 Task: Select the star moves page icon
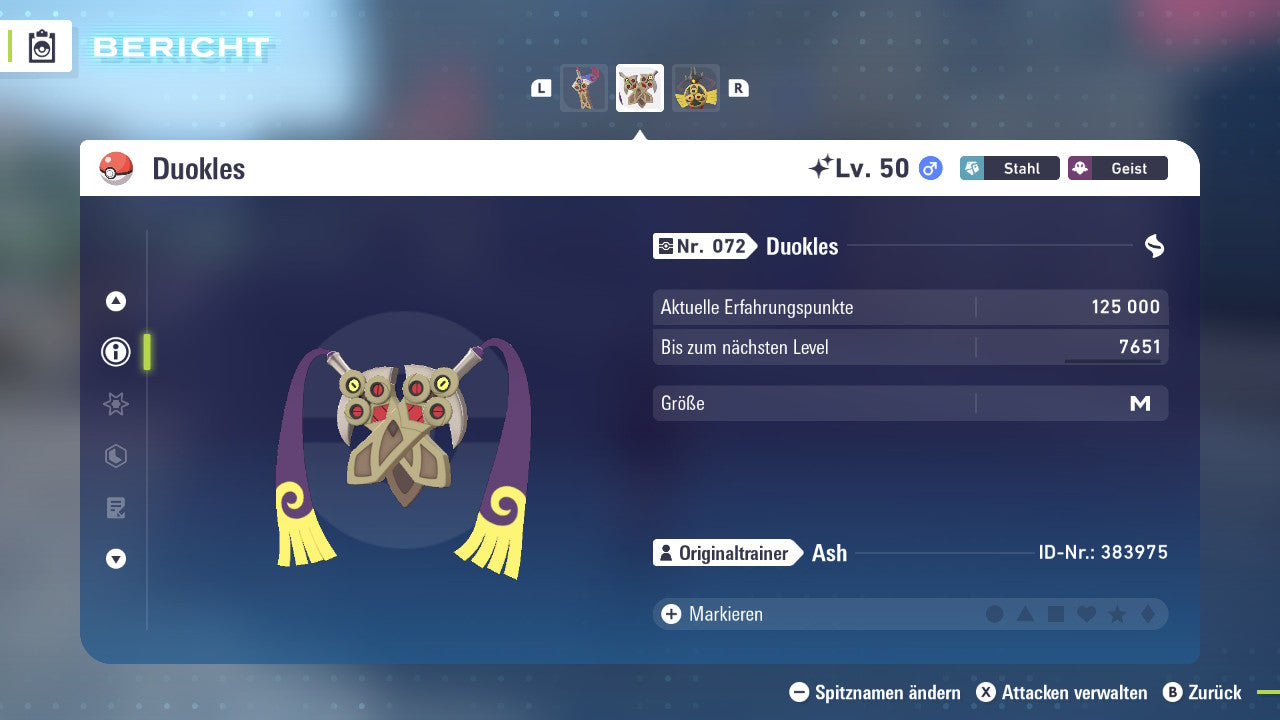click(x=116, y=404)
